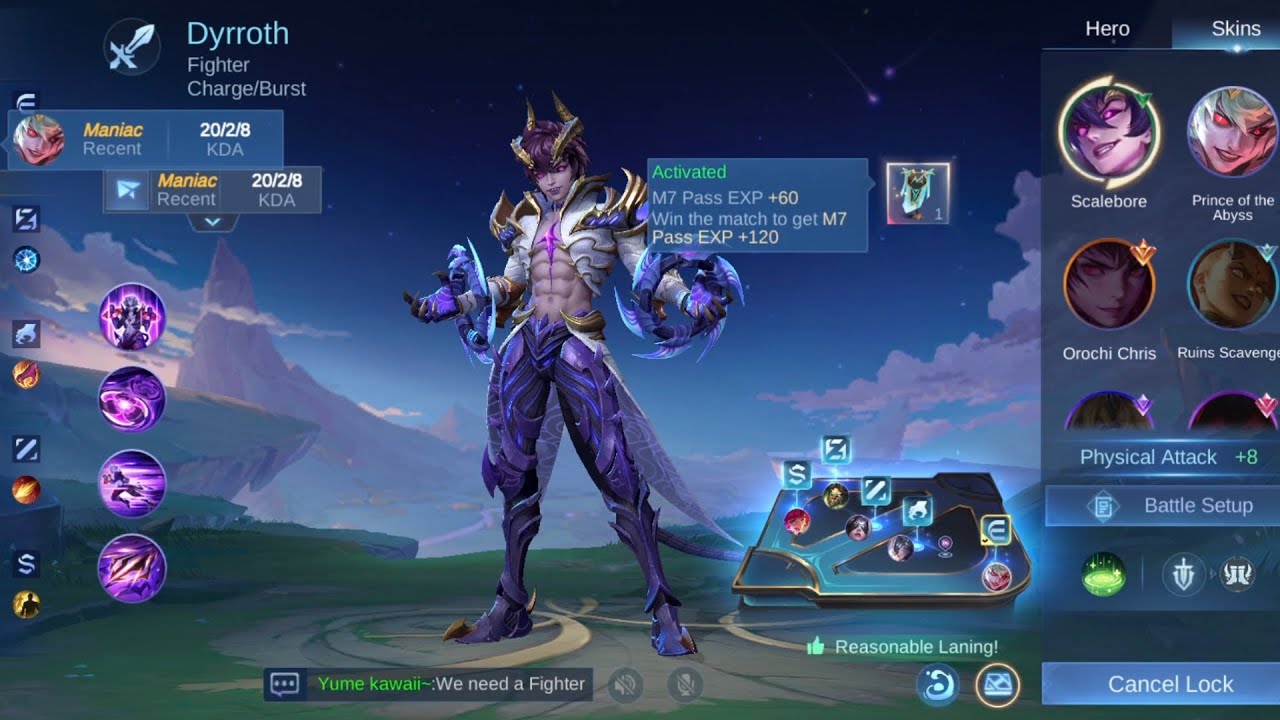Select the Ruins Scavenger skin

tap(1233, 285)
